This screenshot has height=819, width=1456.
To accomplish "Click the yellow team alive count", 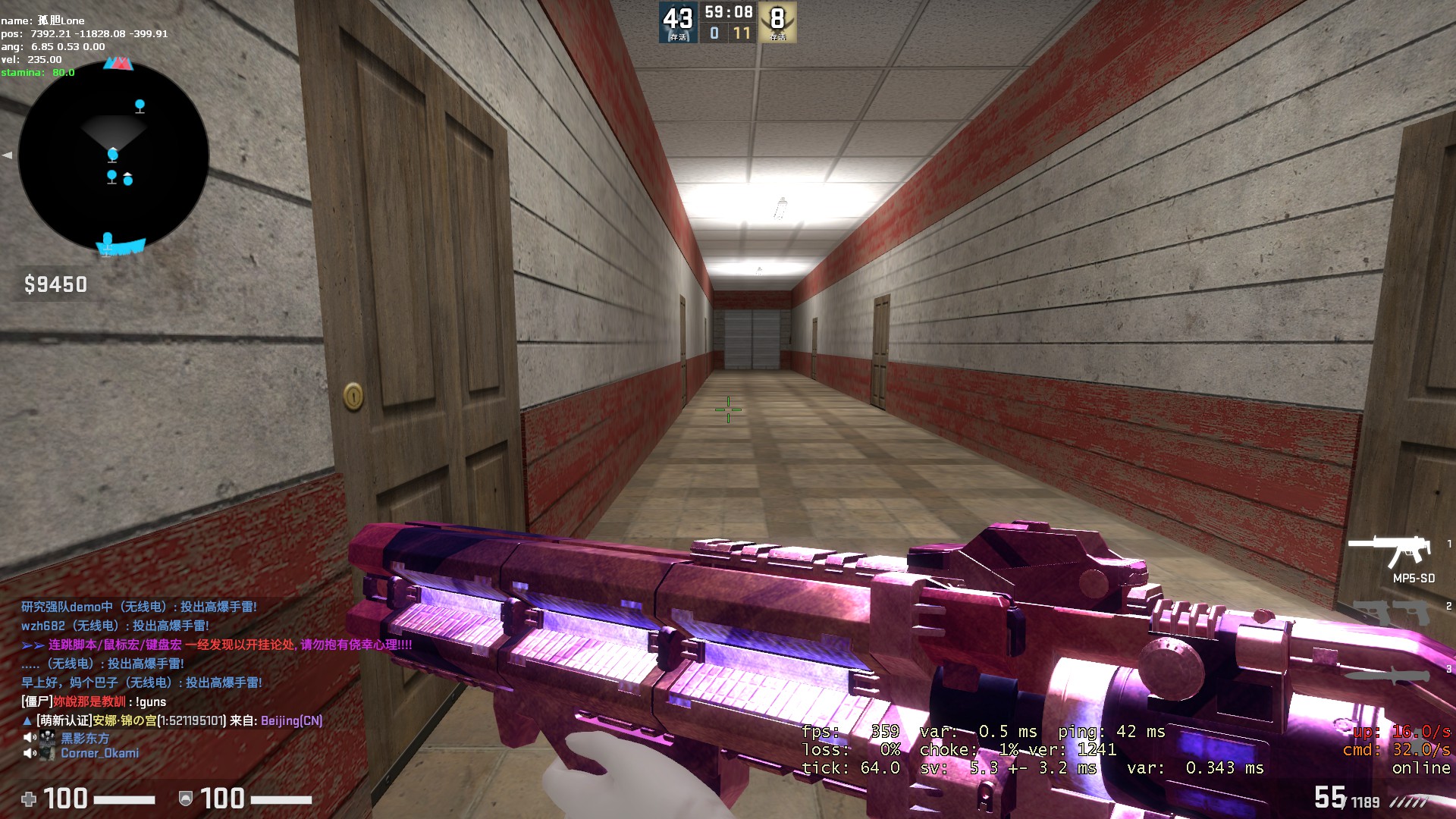I will 777,22.
